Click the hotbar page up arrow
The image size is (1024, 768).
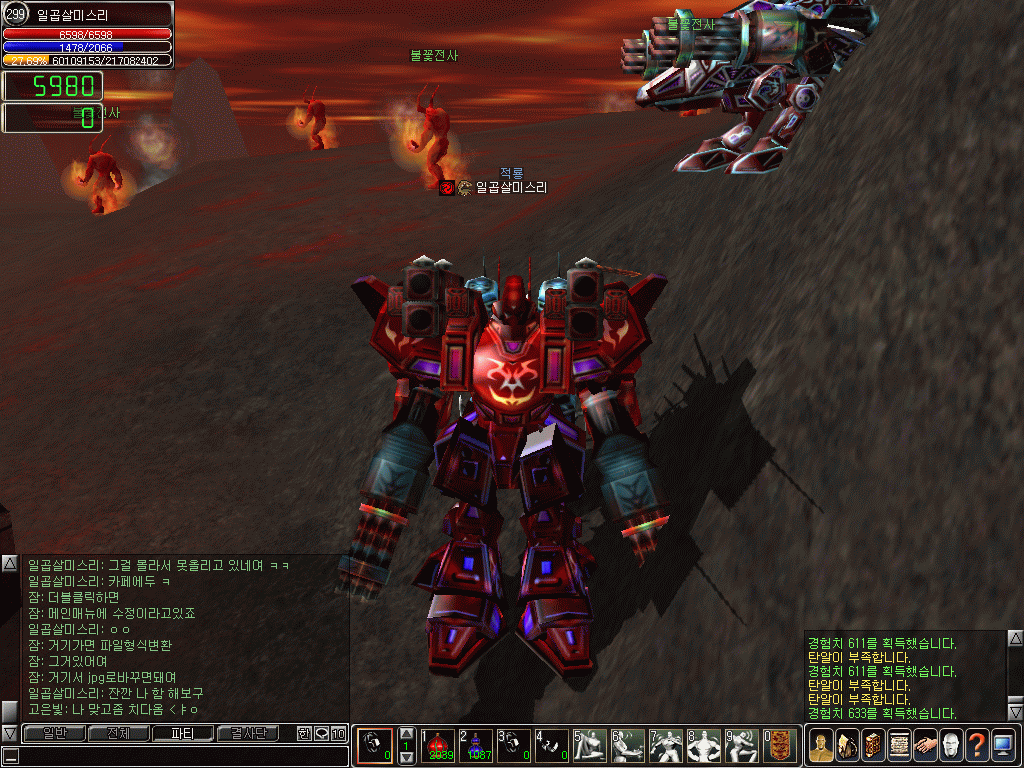click(407, 733)
